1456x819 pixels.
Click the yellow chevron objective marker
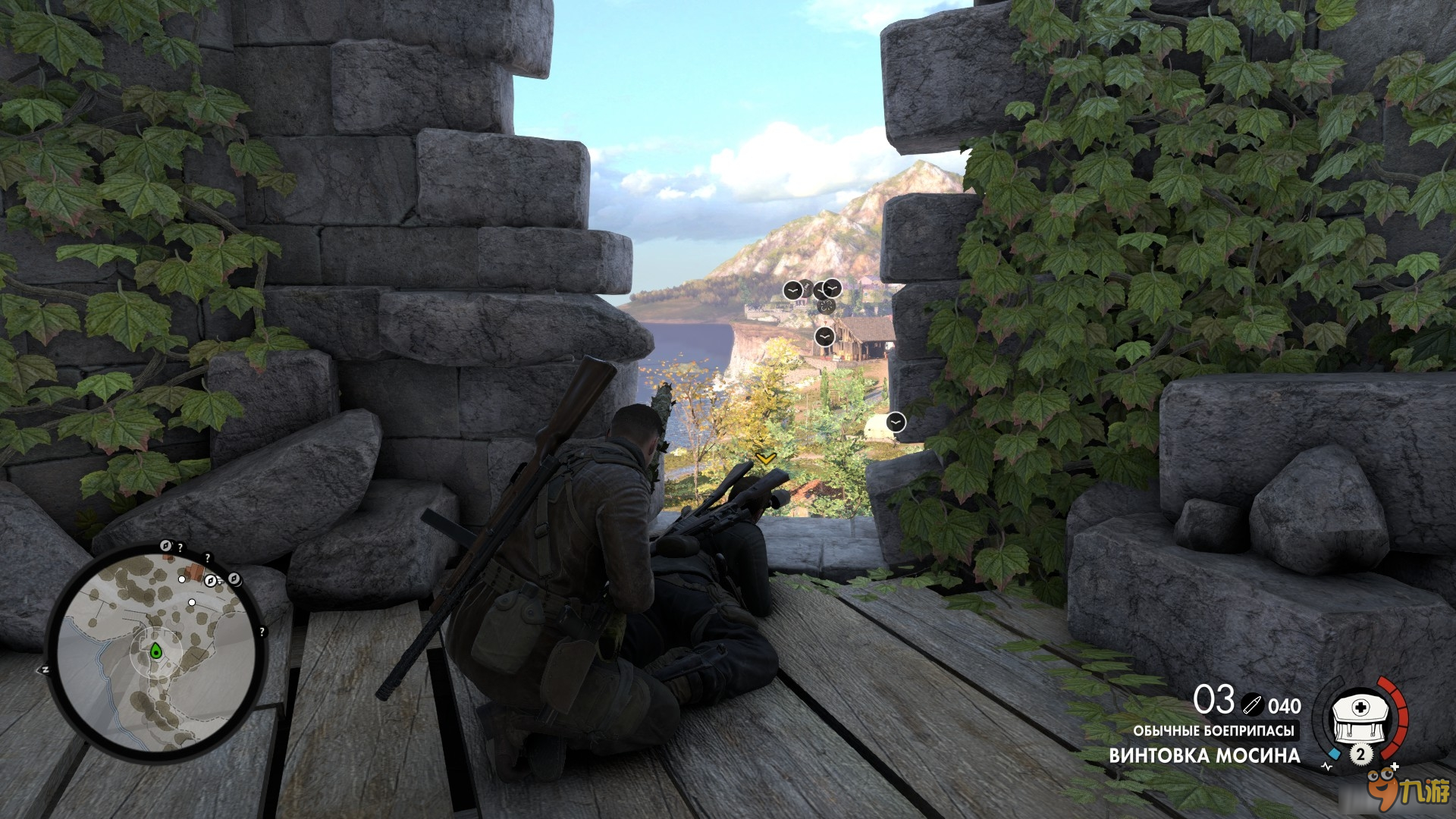(766, 458)
